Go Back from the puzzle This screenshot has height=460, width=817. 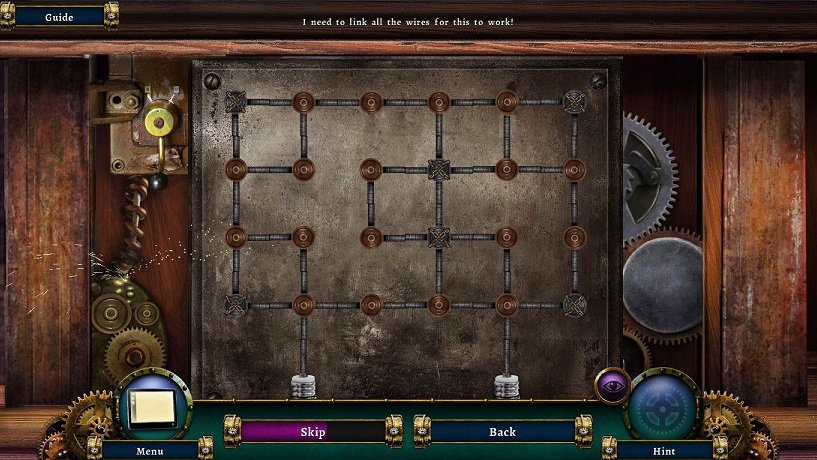click(x=502, y=432)
